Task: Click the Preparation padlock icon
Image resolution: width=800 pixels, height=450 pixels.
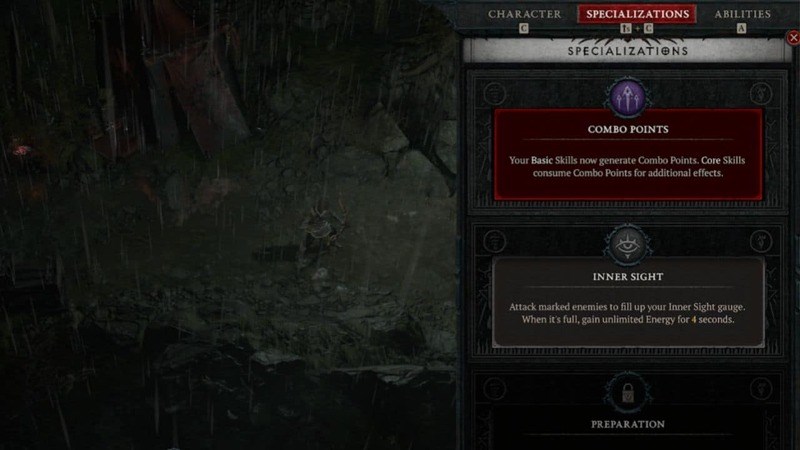Action: [x=628, y=391]
